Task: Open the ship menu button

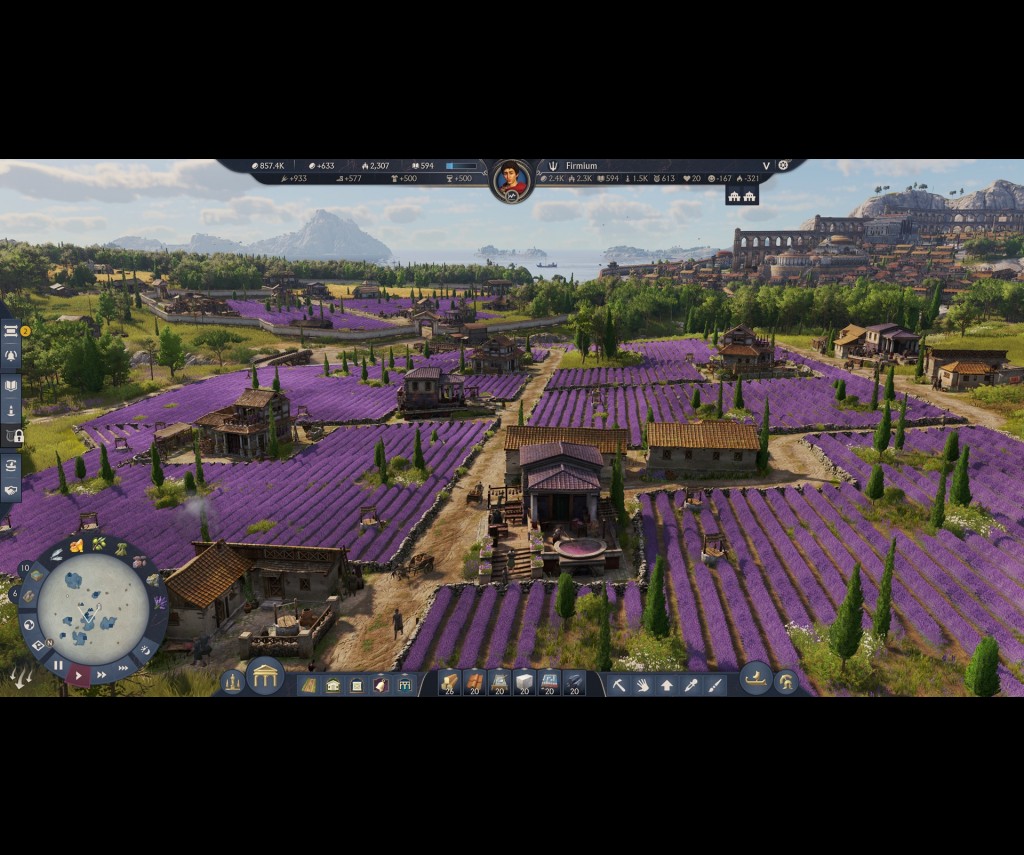Action: 755,679
